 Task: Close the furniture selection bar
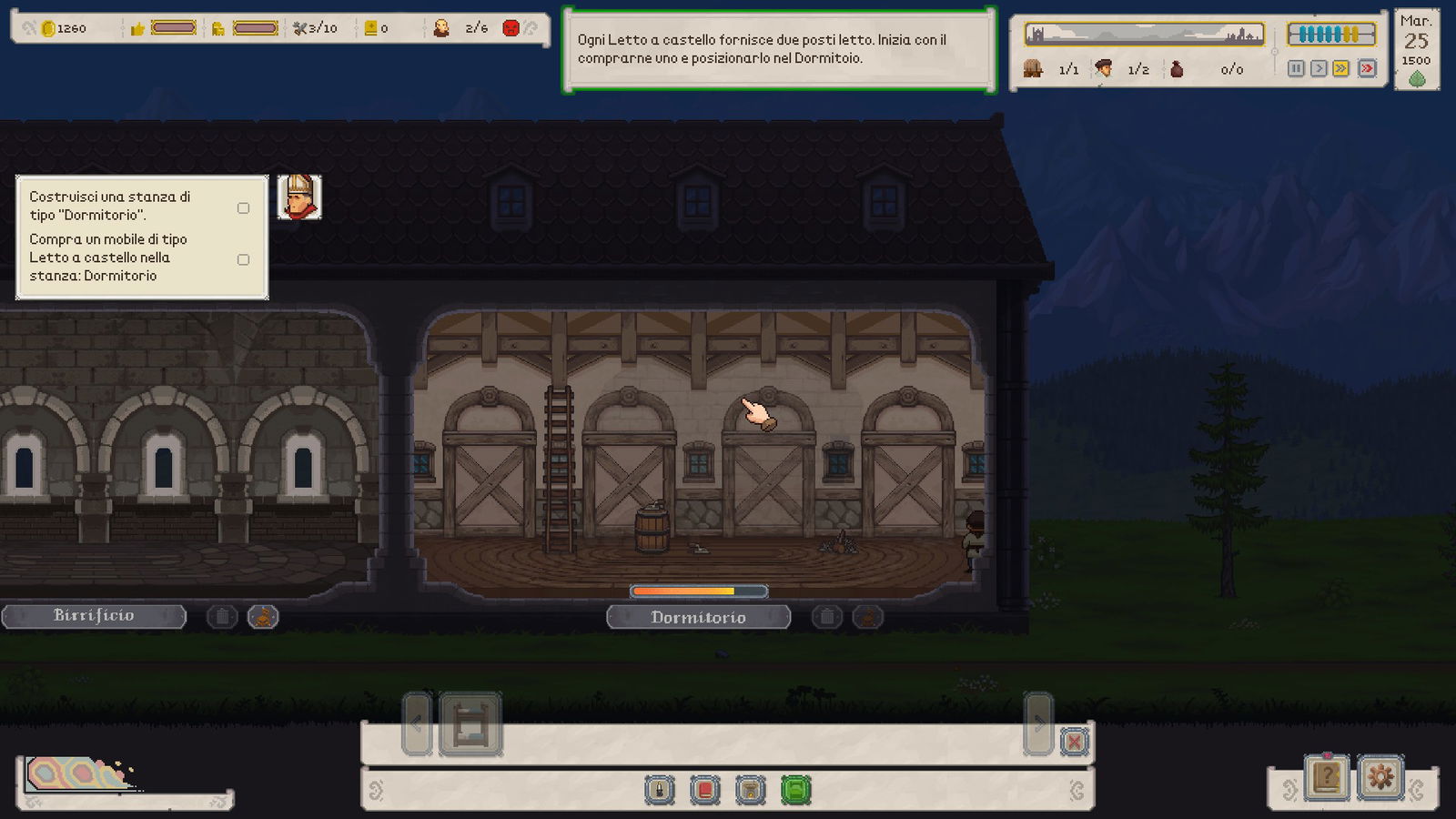point(1074,742)
